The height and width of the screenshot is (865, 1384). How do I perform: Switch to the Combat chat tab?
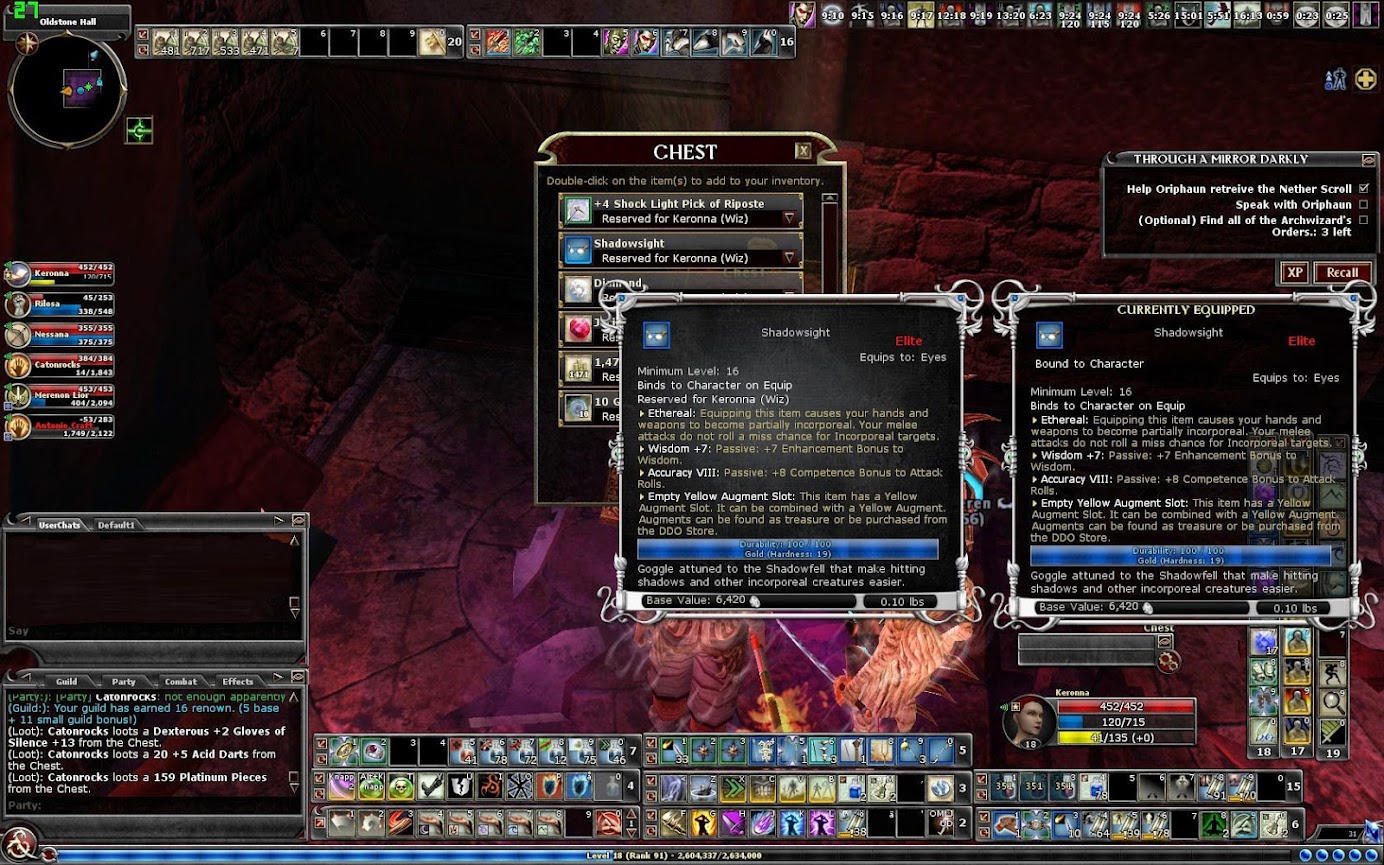pyautogui.click(x=180, y=681)
